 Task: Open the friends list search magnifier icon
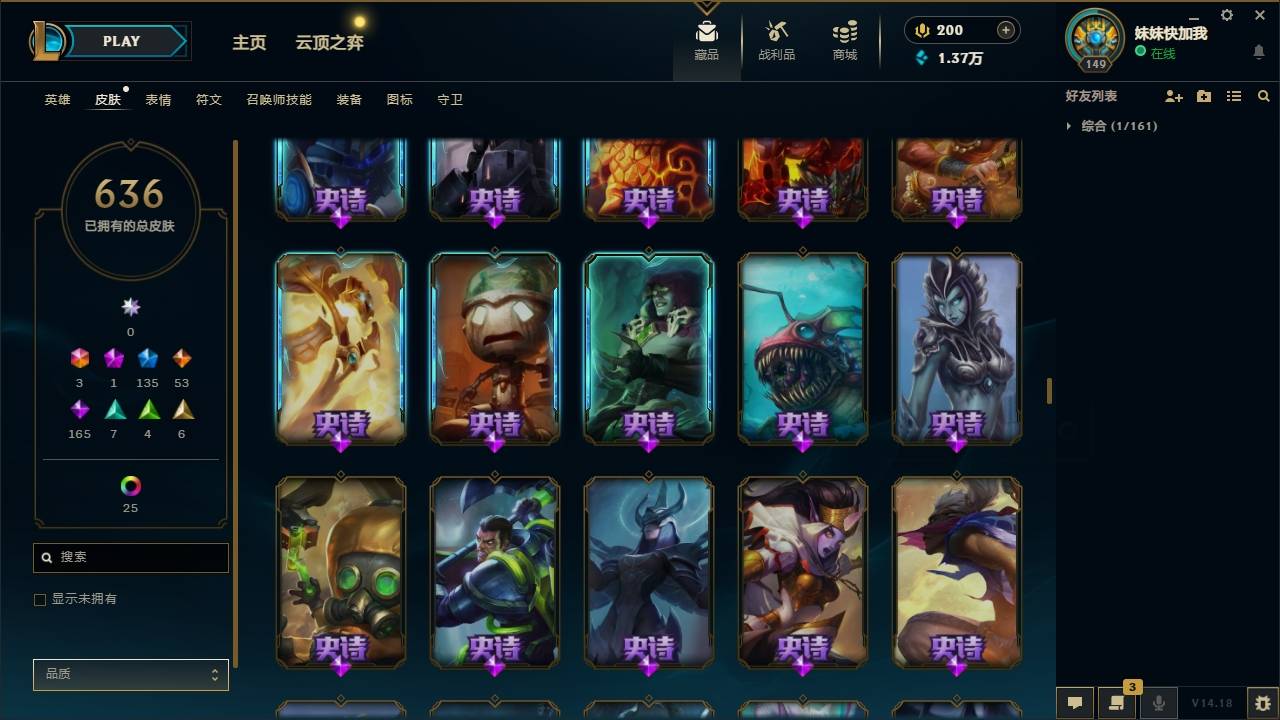click(1264, 96)
